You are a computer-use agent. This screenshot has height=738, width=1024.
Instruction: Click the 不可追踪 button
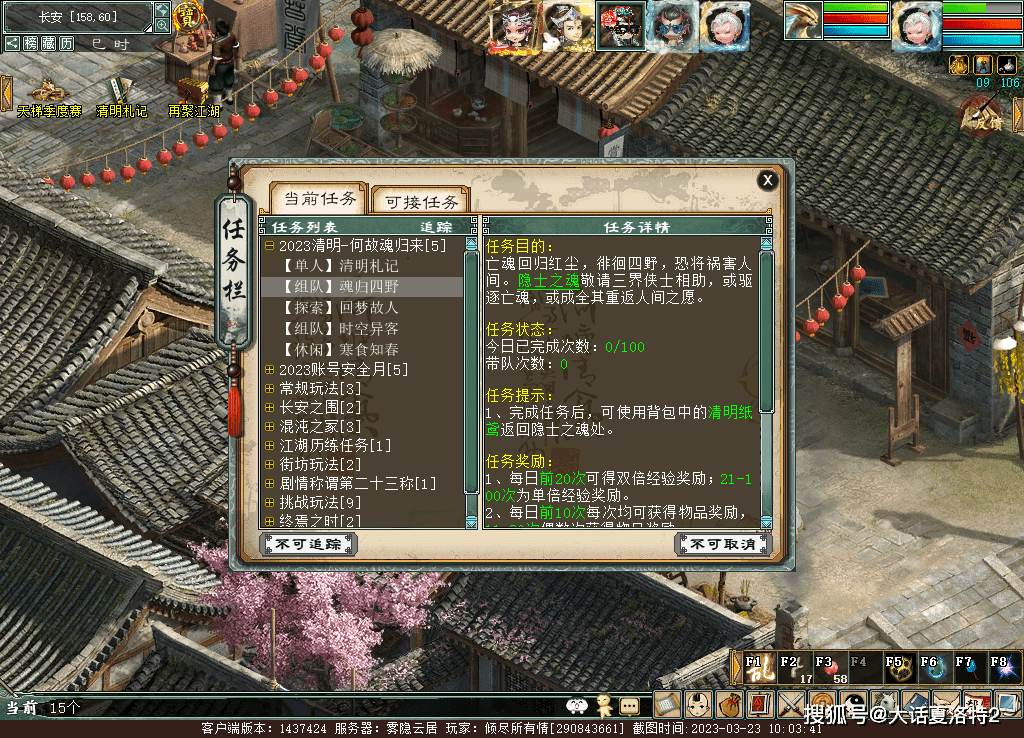pyautogui.click(x=308, y=544)
